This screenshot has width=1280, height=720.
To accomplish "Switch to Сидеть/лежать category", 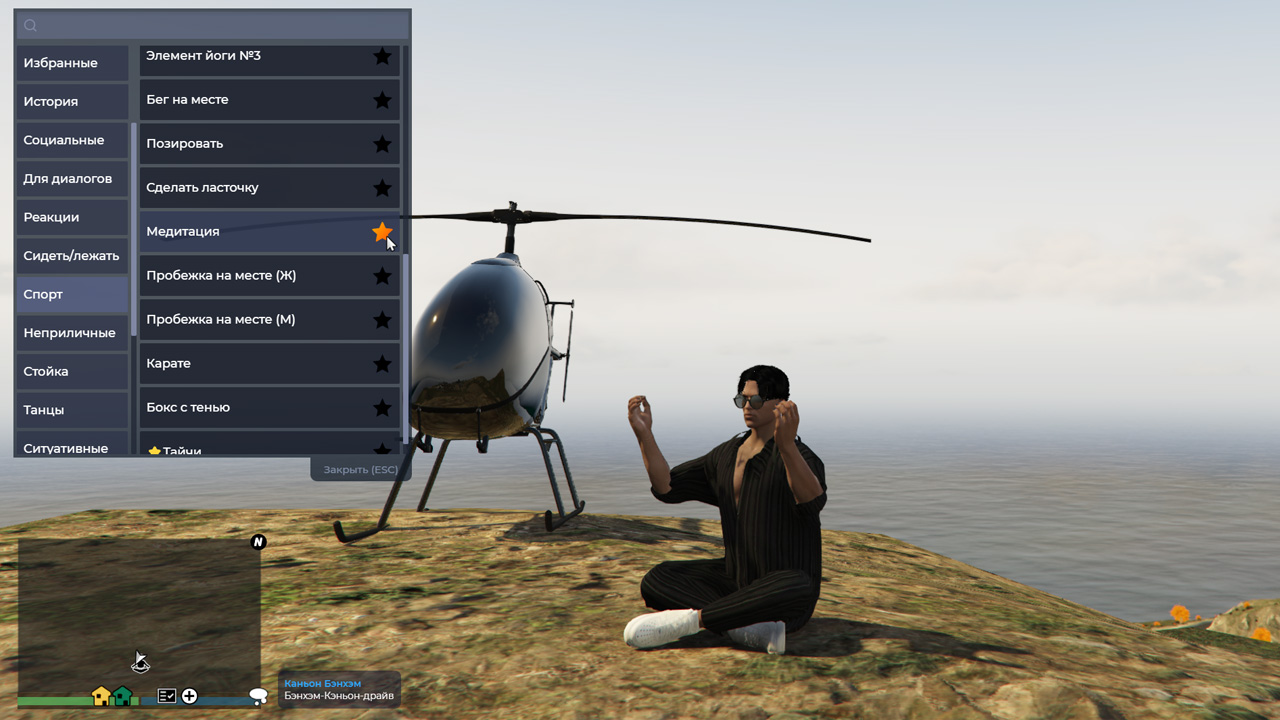I will click(71, 256).
